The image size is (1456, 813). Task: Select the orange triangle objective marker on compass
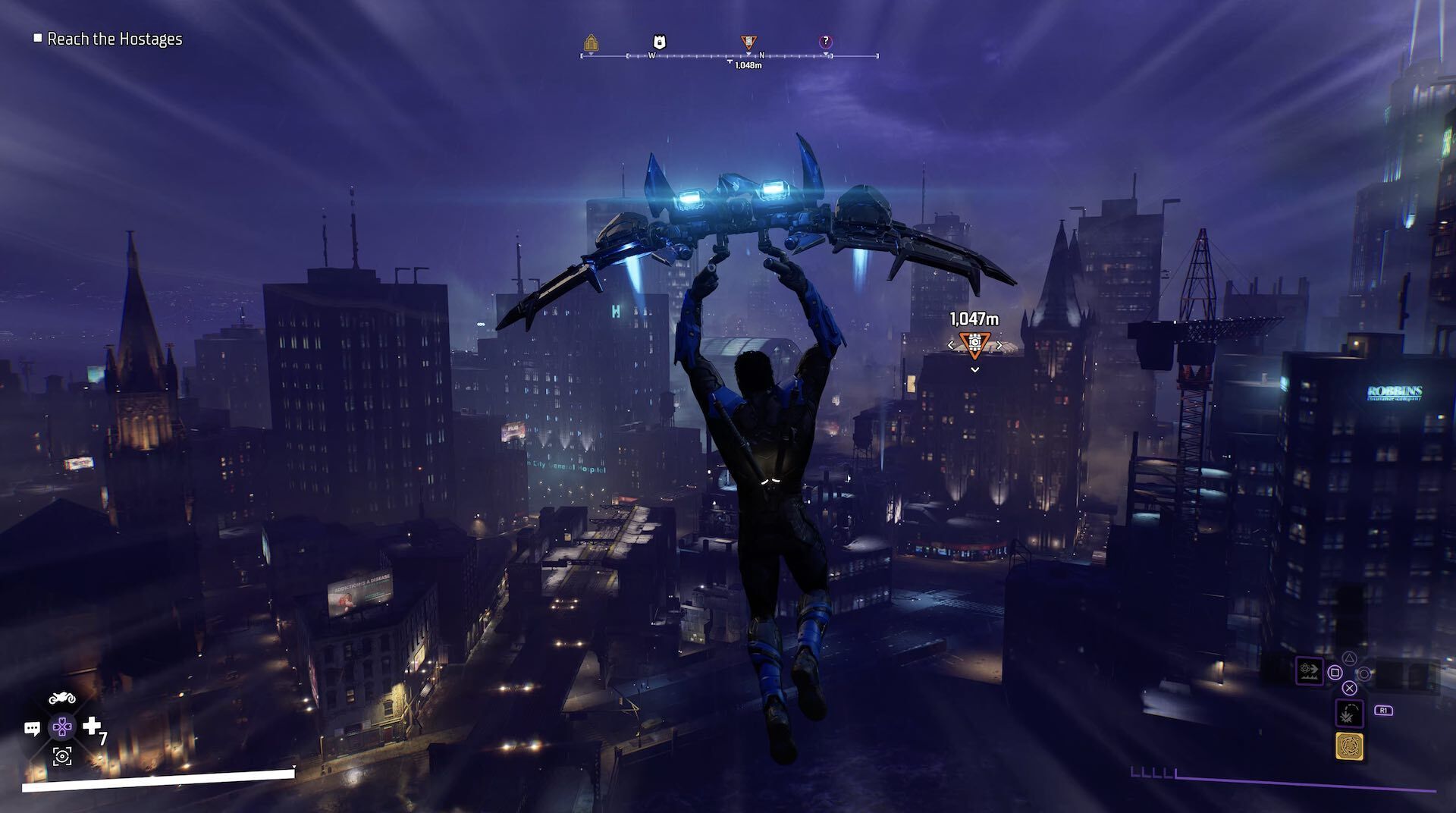(748, 42)
